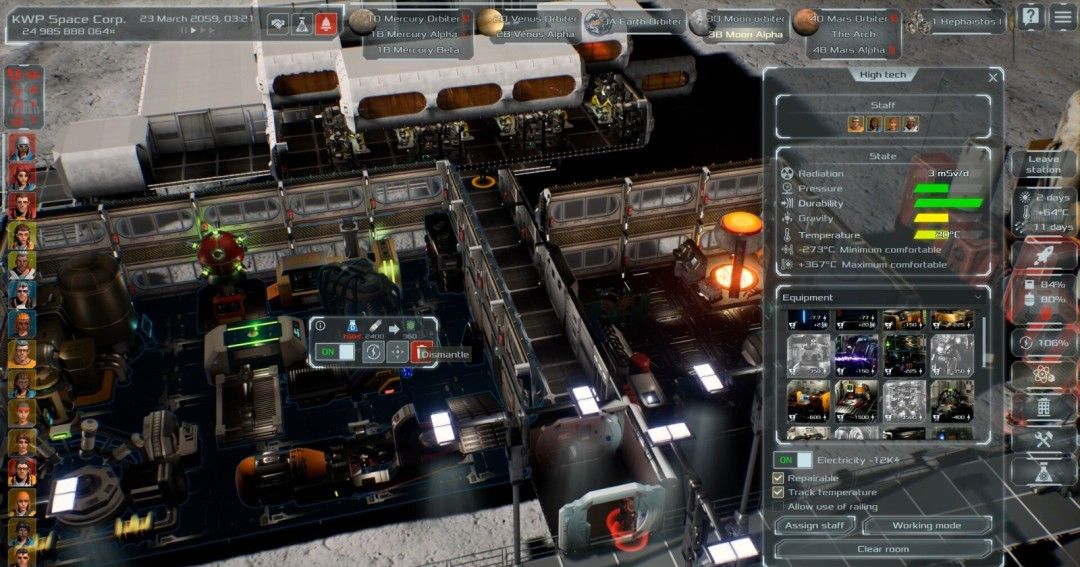Viewport: 1080px width, 567px height.
Task: Open the handshake contracts icon
Action: [277, 25]
